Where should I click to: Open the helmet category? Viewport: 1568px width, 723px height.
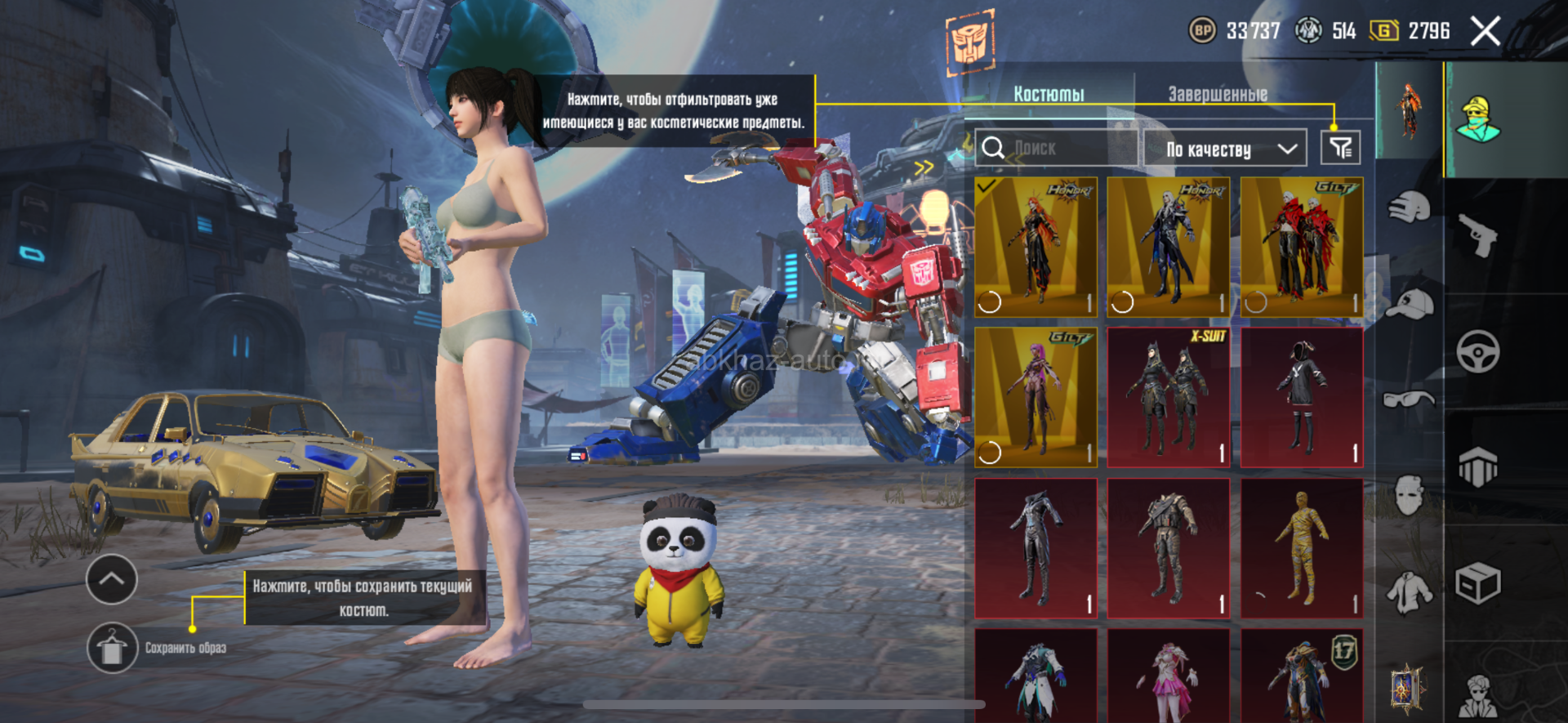pyautogui.click(x=1409, y=207)
